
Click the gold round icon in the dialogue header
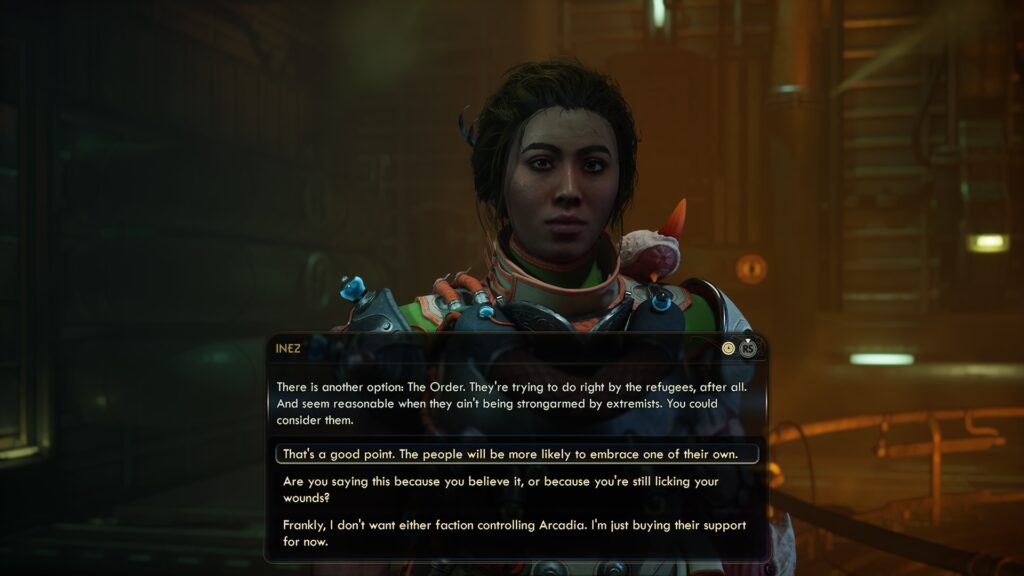click(729, 348)
